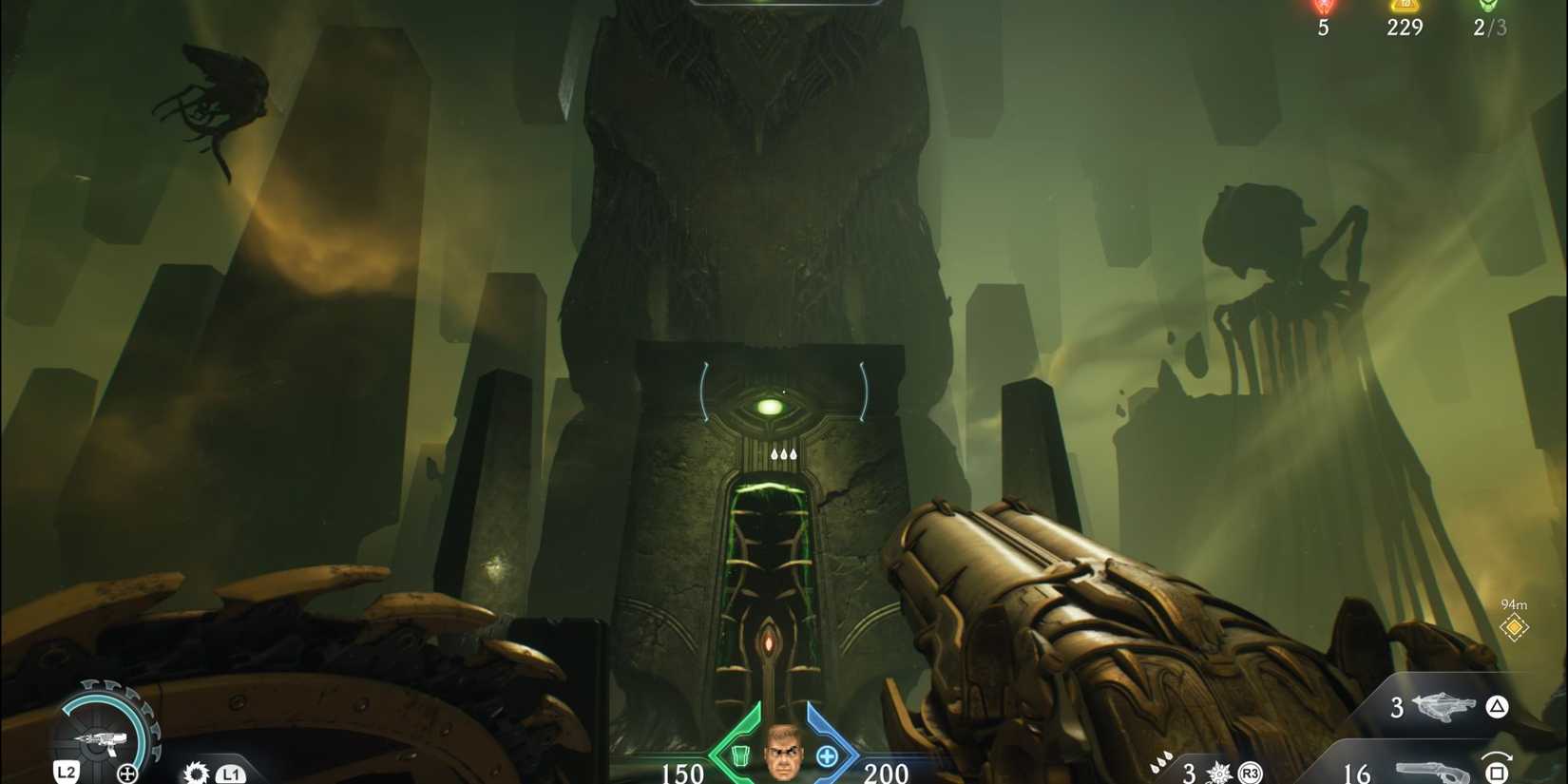Toggle the L2 shield prompt
The image size is (1568, 784).
pyautogui.click(x=67, y=773)
